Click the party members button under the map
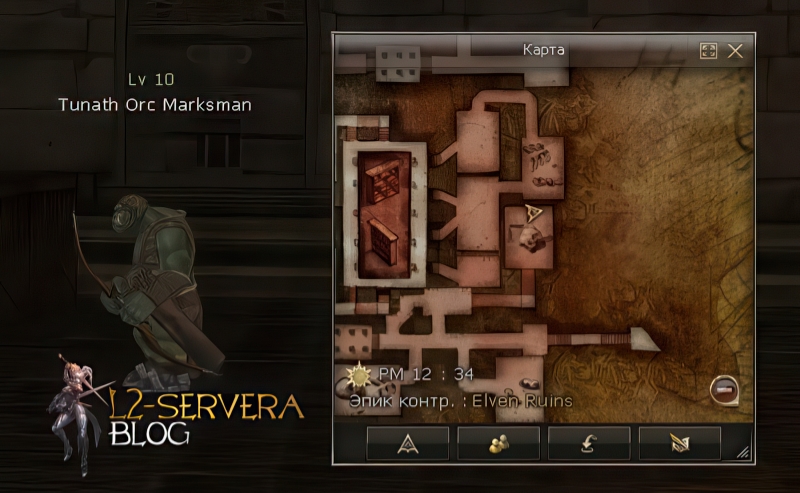This screenshot has height=493, width=800. (498, 443)
